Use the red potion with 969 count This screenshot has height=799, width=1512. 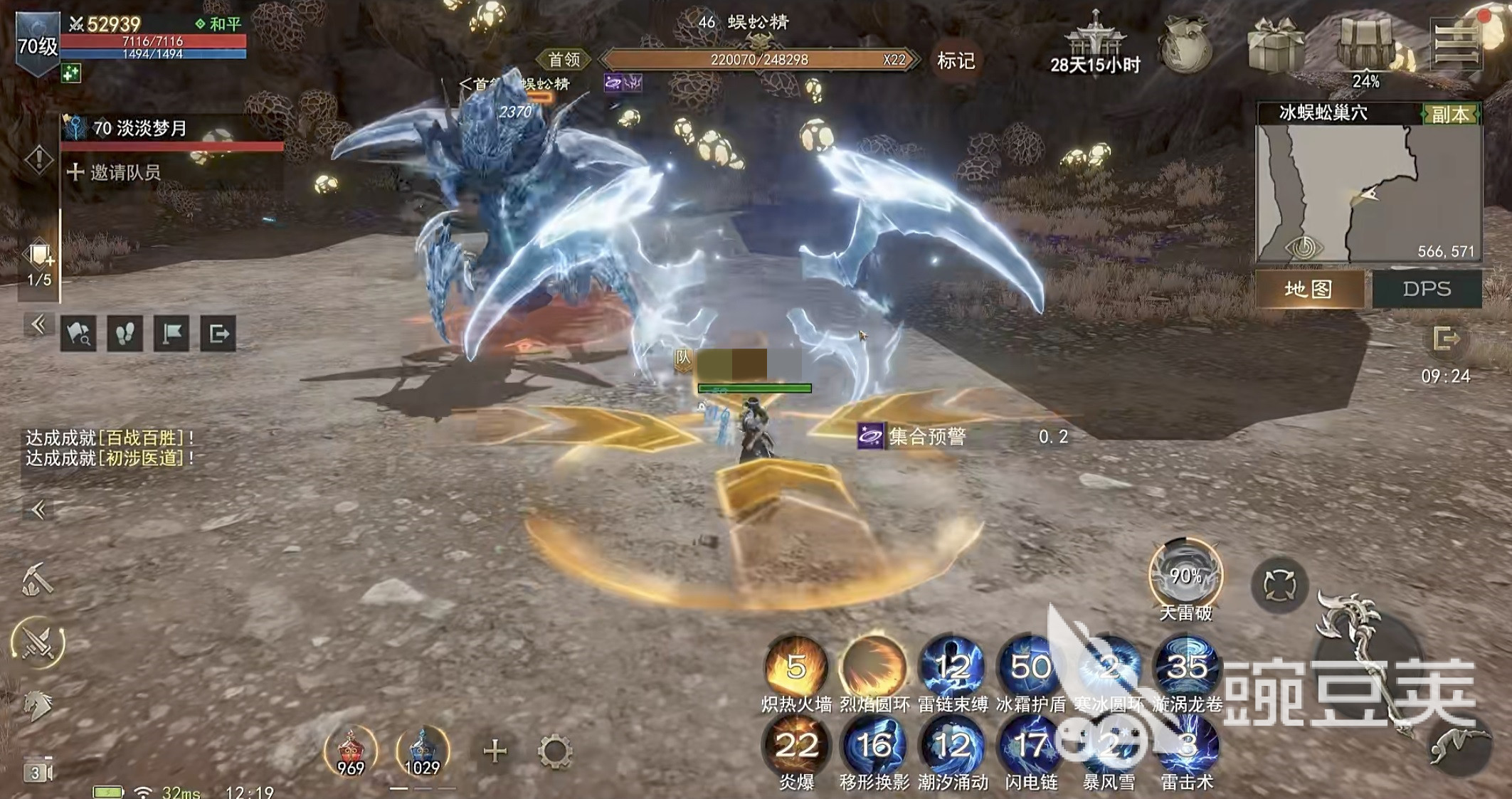pyautogui.click(x=350, y=750)
